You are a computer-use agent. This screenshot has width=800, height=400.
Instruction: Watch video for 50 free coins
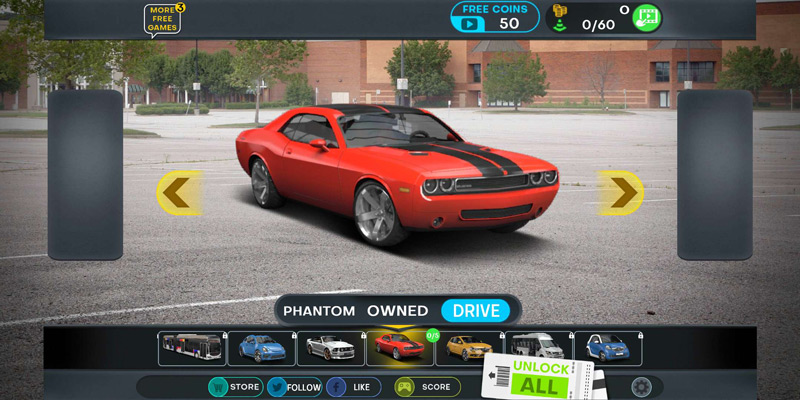pyautogui.click(x=494, y=17)
